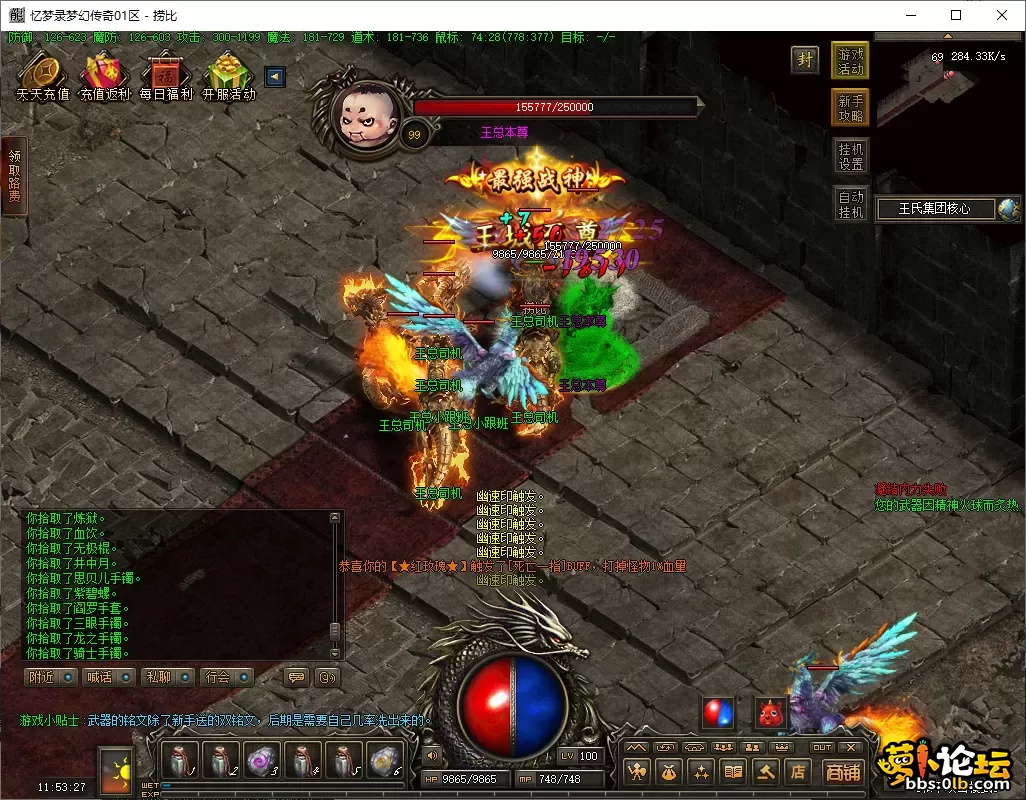Open the 每日福利 daily welfare icon
Image resolution: width=1026 pixels, height=800 pixels.
click(x=166, y=76)
